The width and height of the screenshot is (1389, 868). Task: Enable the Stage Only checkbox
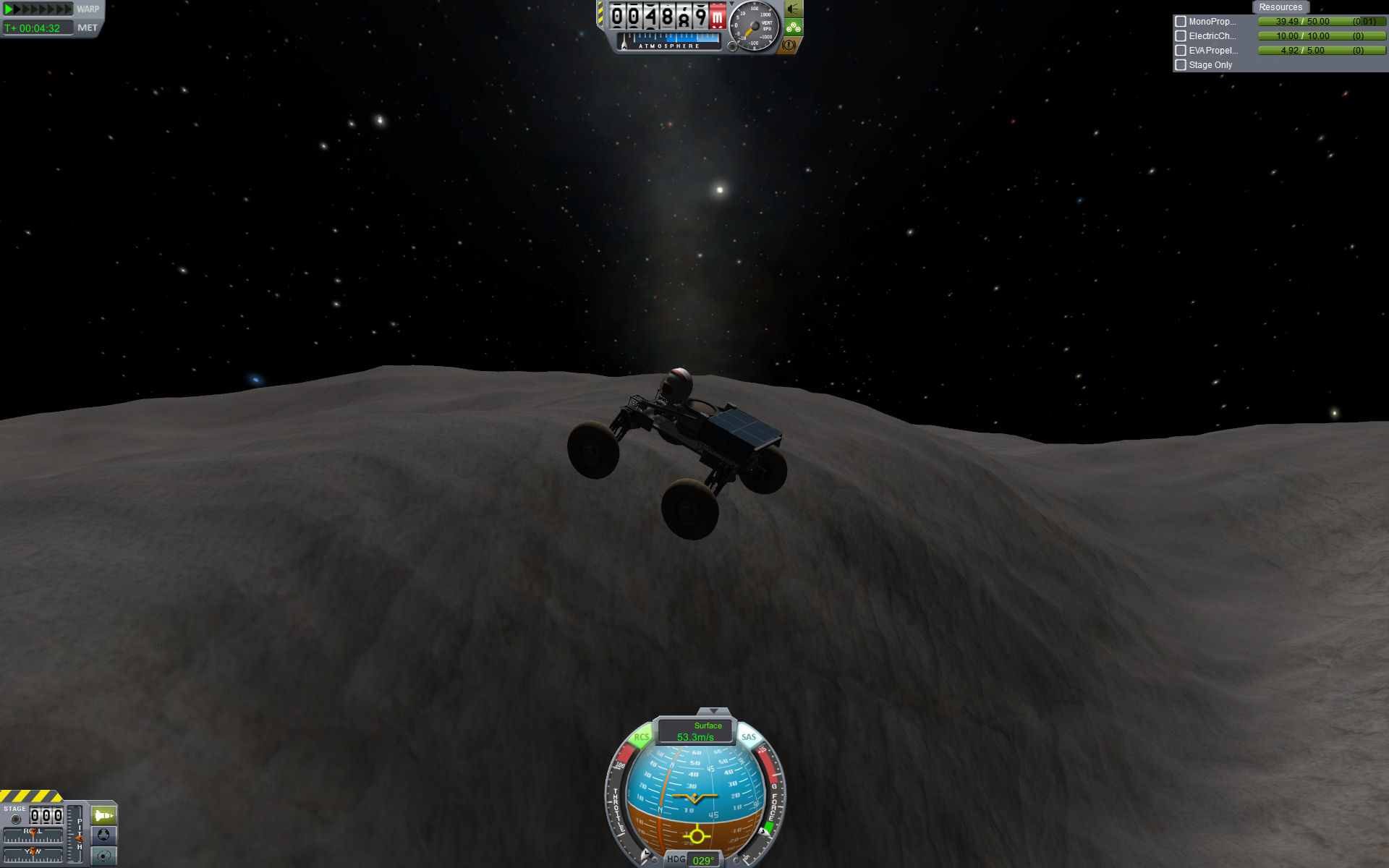tap(1181, 65)
